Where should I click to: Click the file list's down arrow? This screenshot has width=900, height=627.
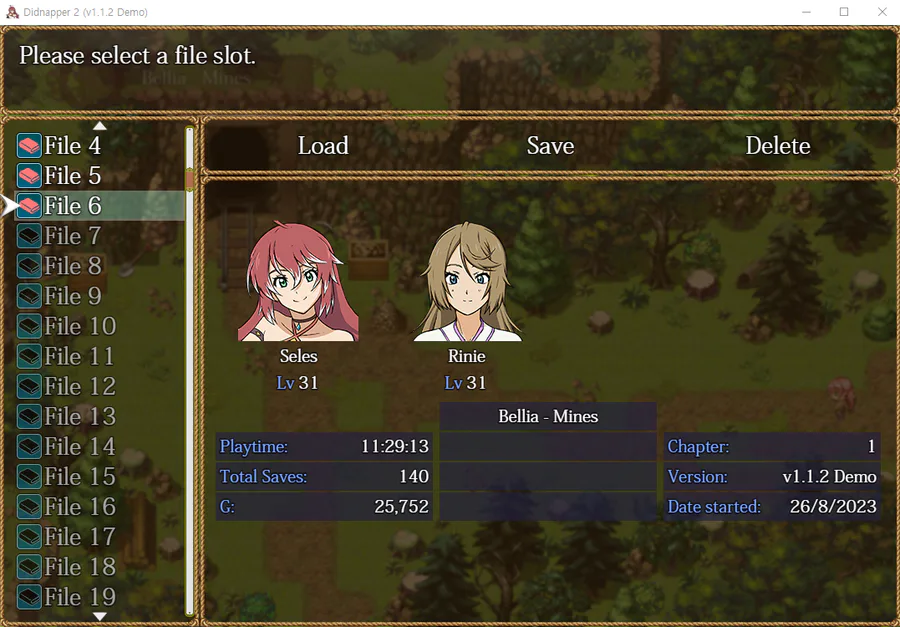coord(99,616)
